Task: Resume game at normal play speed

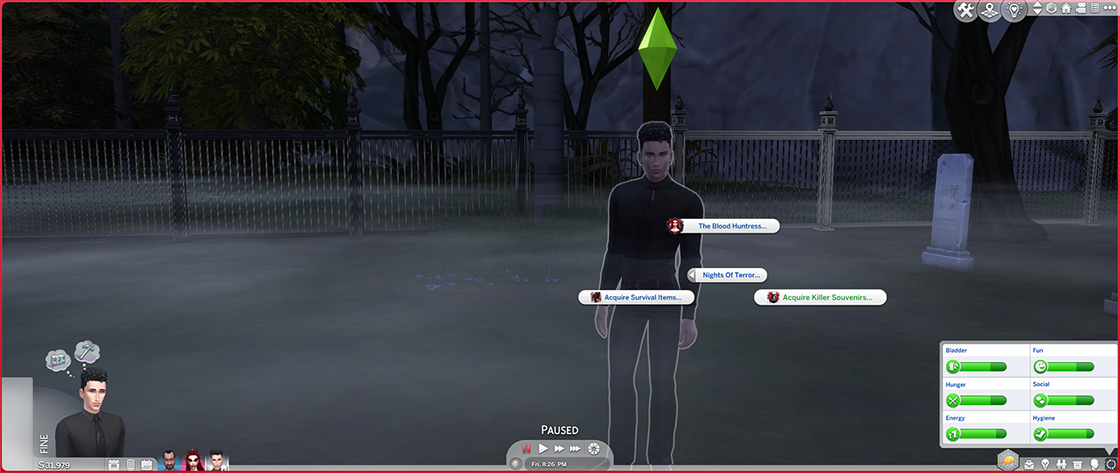Action: (544, 449)
